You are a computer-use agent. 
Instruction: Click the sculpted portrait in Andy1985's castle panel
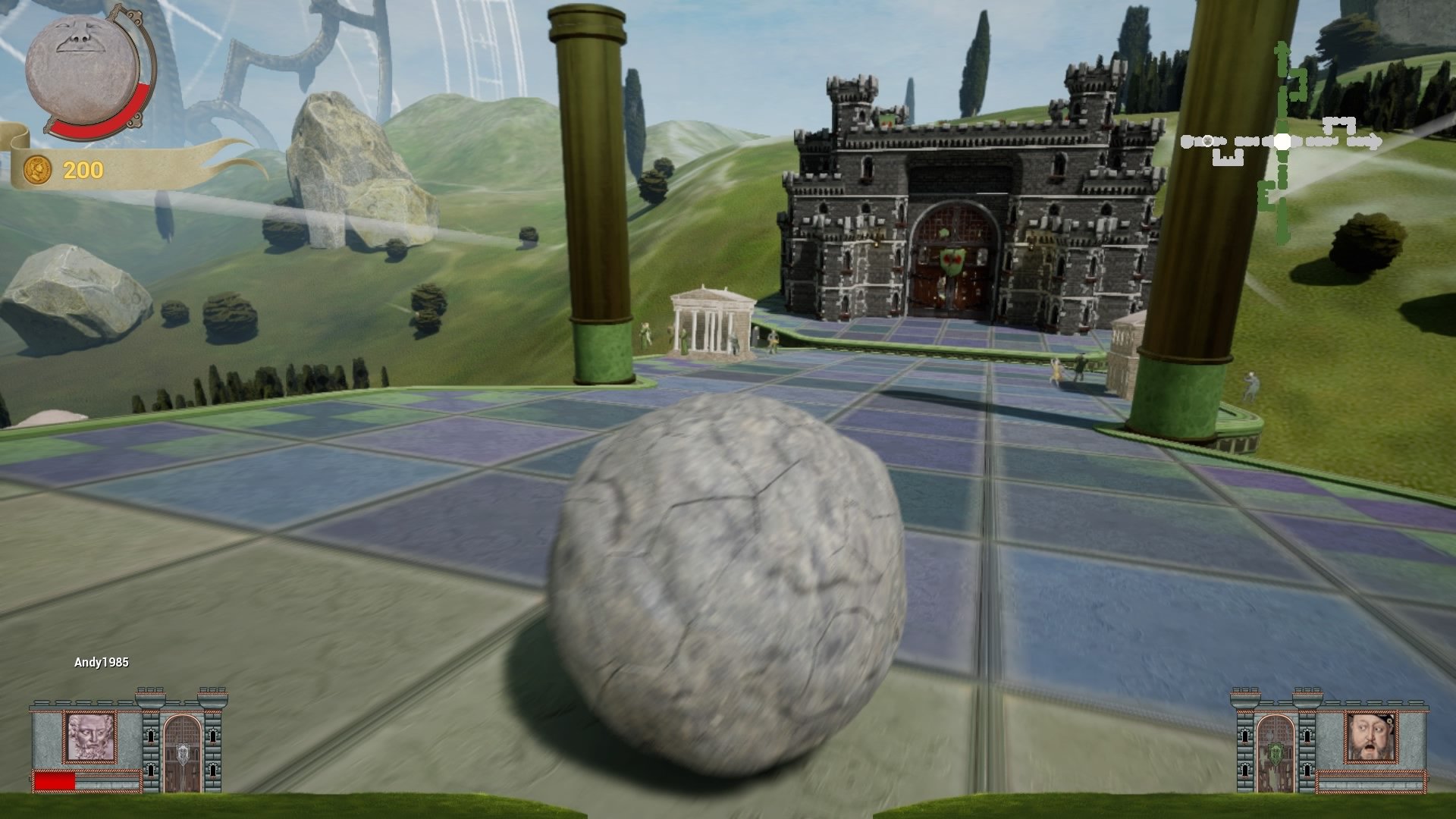coord(90,738)
